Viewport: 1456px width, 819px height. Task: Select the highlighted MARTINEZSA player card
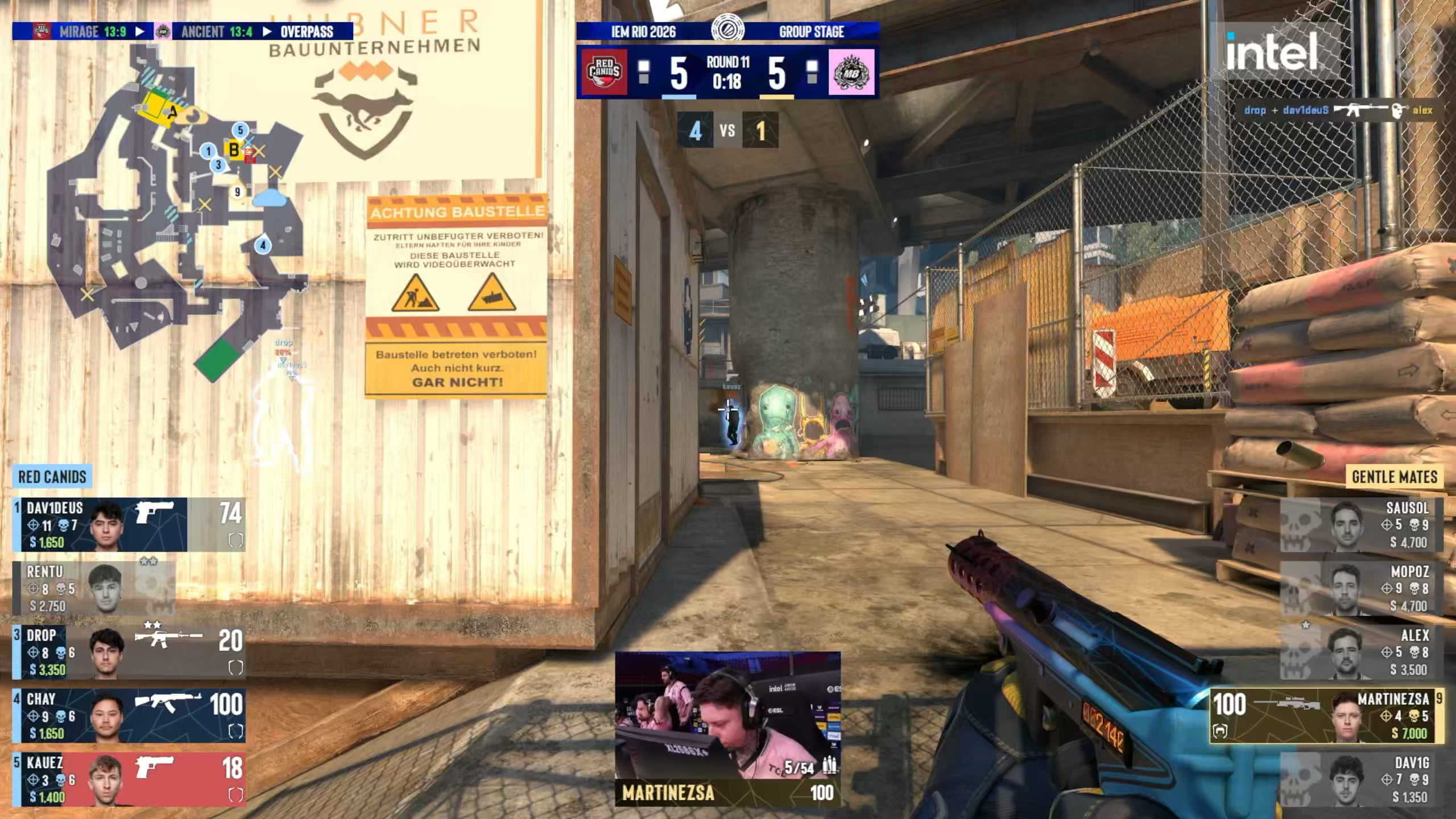[x=1326, y=715]
